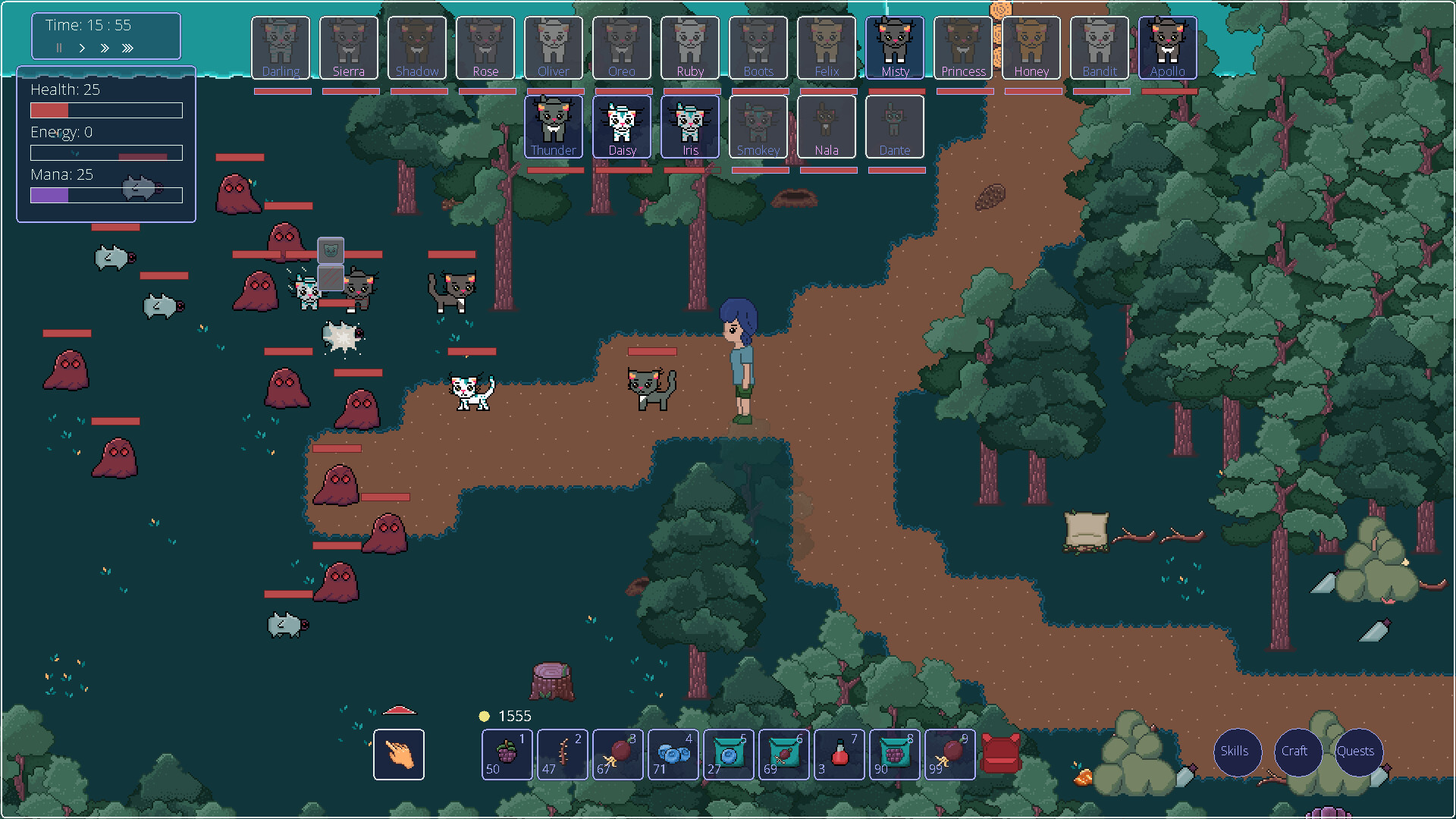
Task: Open the Craft menu
Action: coord(1298,752)
